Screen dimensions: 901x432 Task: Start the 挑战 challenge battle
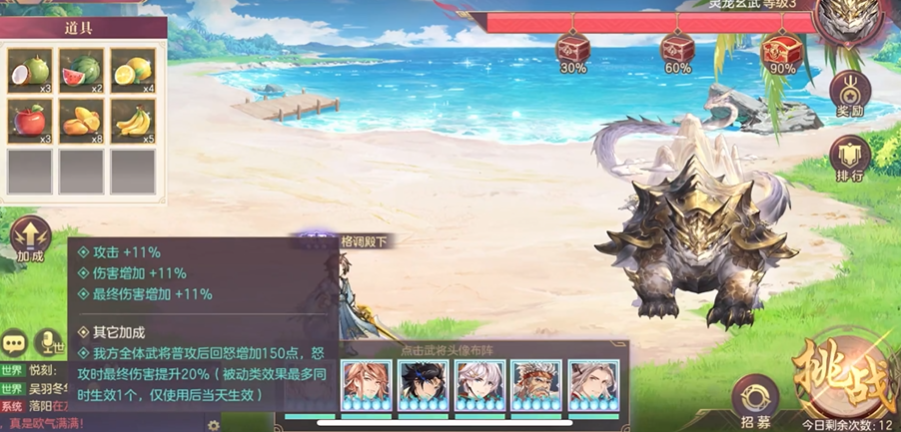pyautogui.click(x=843, y=380)
